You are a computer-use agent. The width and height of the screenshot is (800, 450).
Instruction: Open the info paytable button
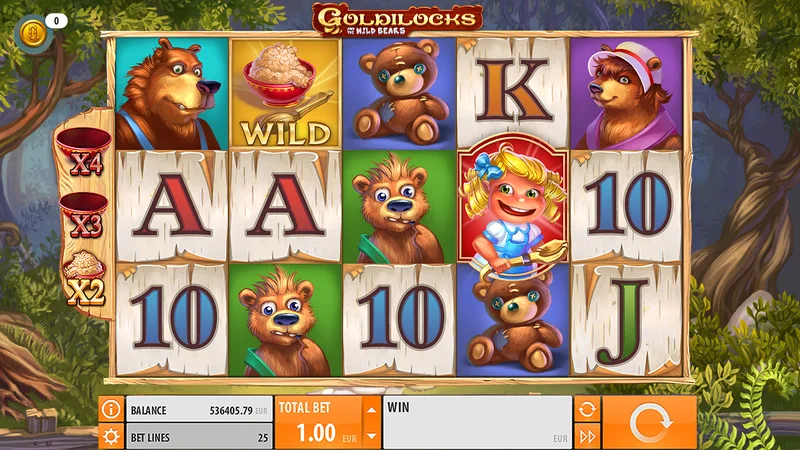pyautogui.click(x=111, y=409)
